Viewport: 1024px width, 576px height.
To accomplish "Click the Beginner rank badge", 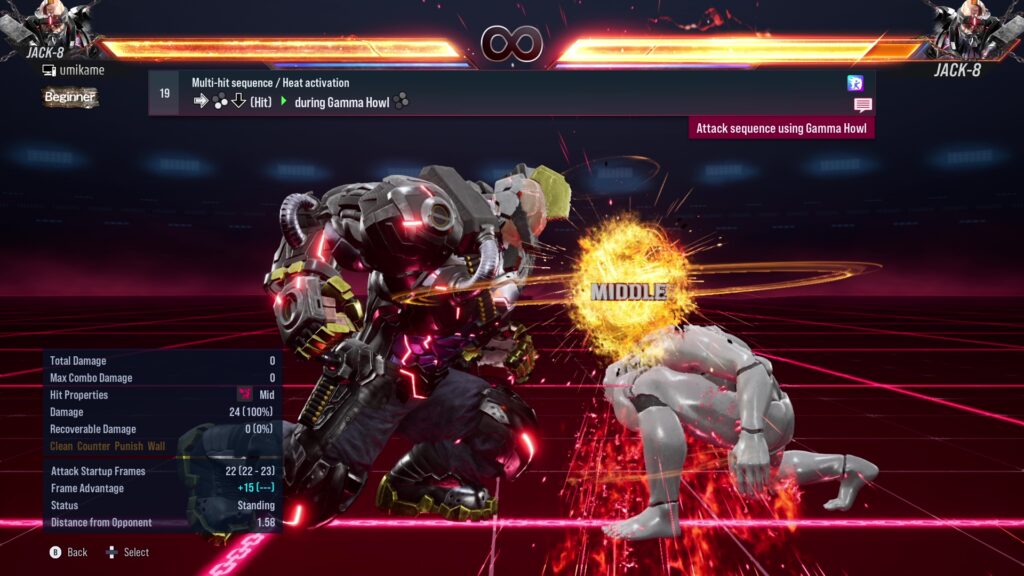I will coord(70,97).
